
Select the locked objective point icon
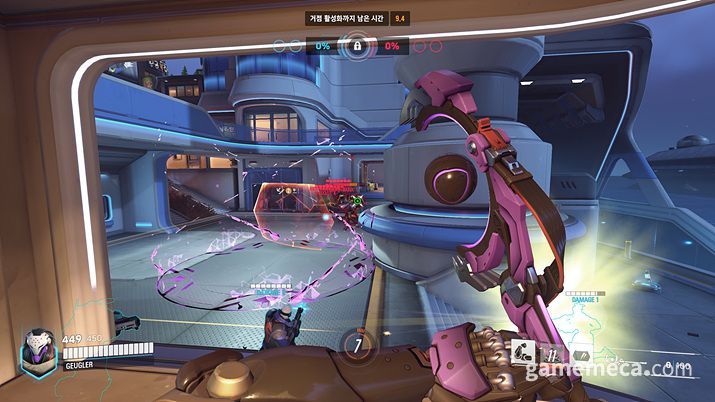point(356,46)
